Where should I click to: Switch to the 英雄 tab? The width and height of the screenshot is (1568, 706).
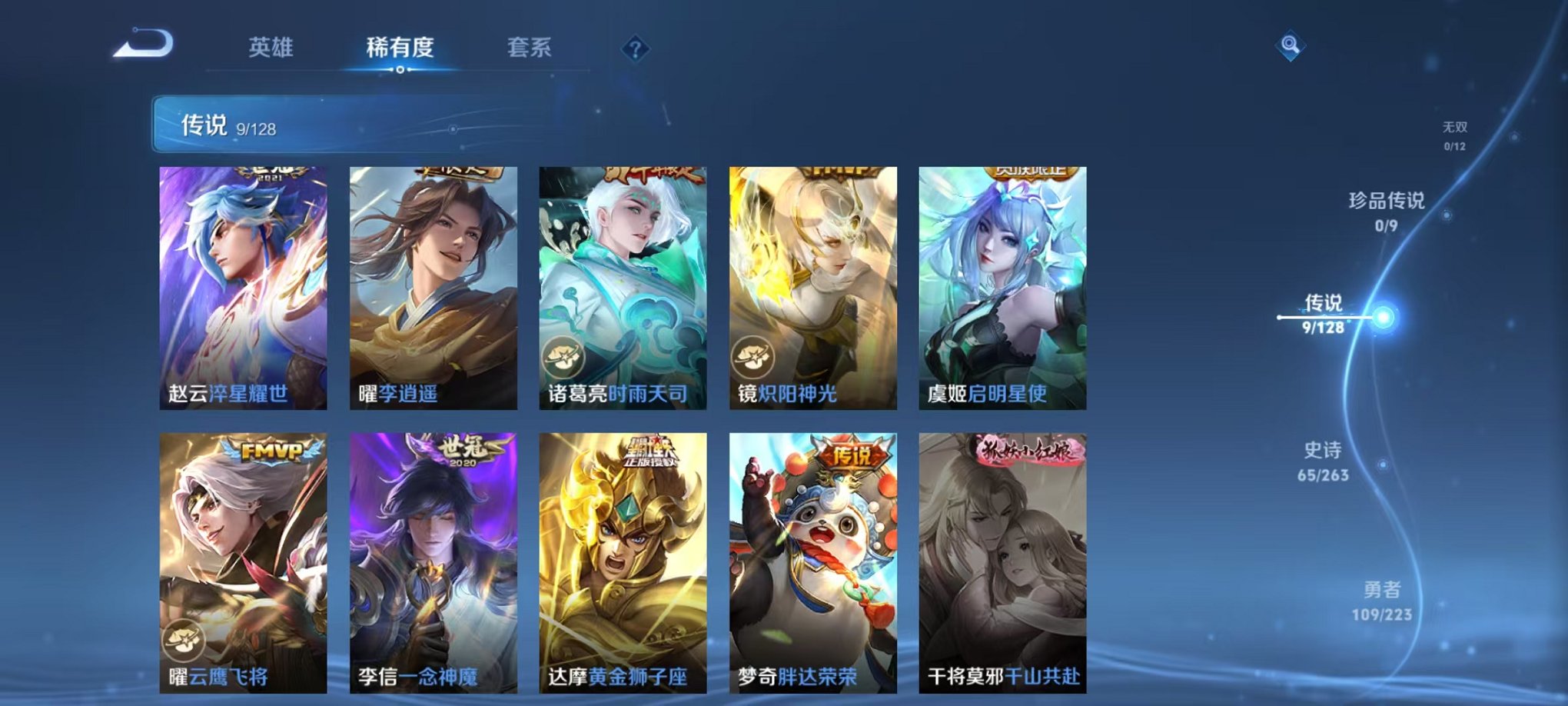click(x=271, y=48)
